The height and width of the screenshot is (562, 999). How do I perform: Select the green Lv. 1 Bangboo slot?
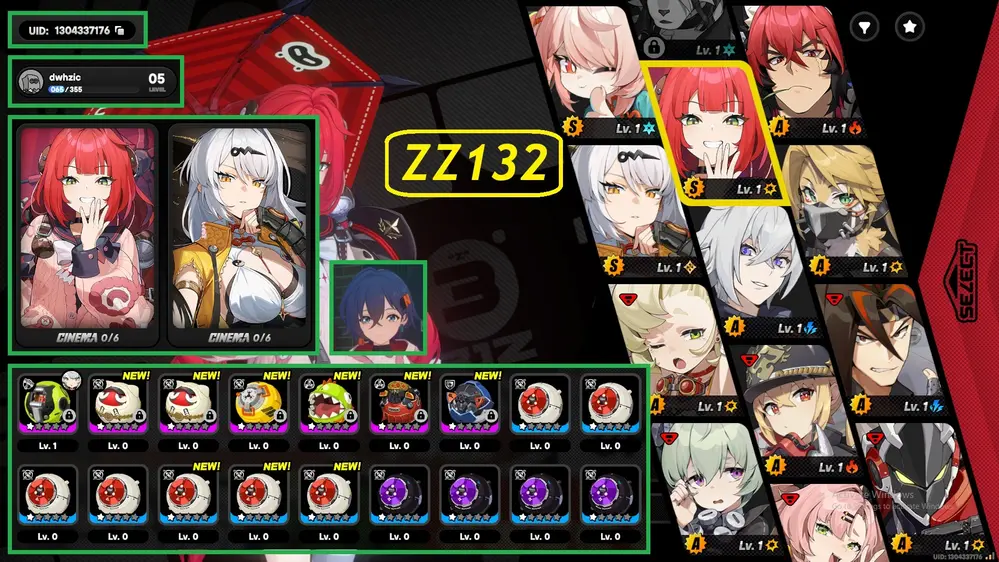click(x=47, y=404)
